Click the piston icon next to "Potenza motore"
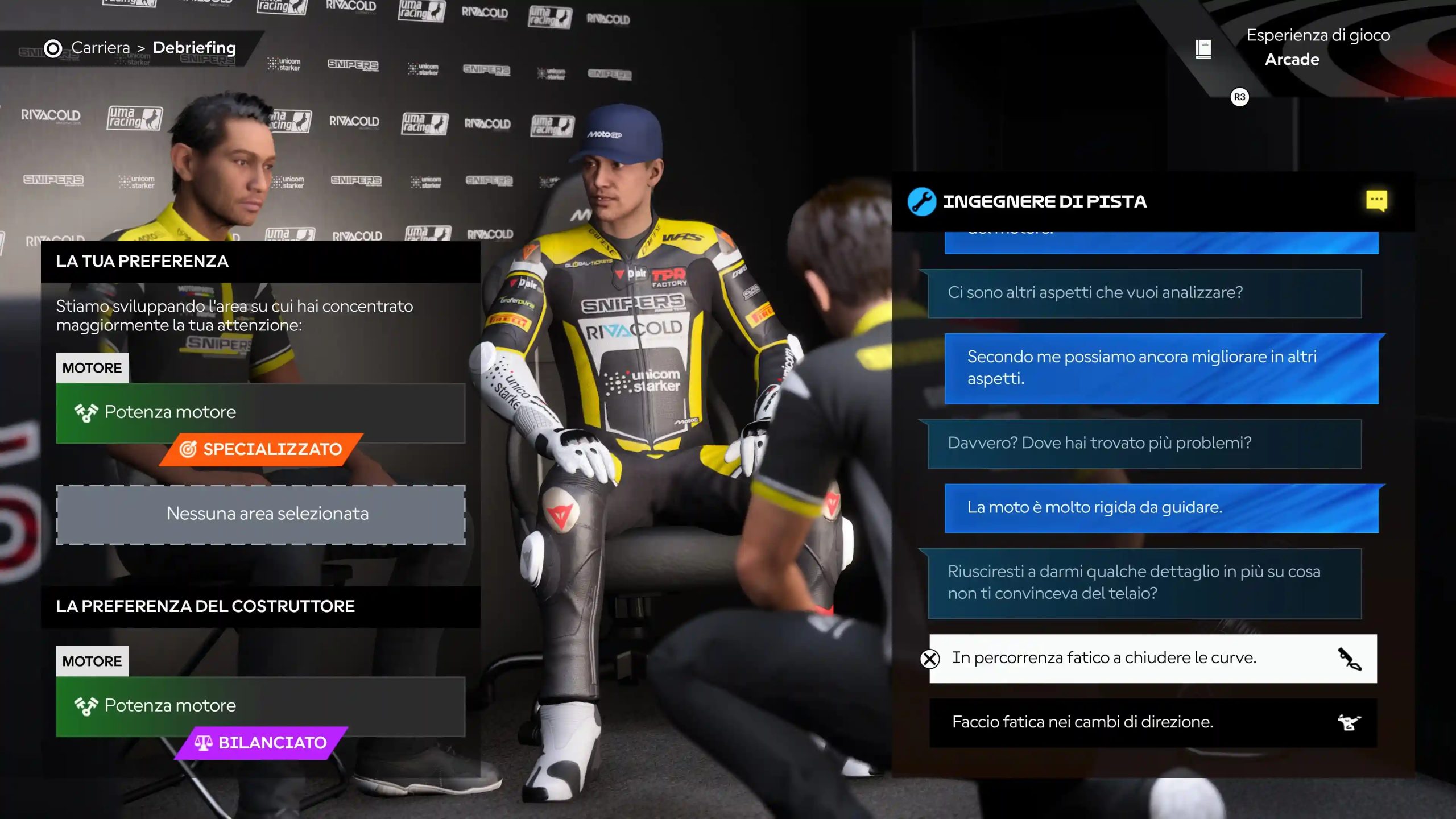Image resolution: width=1456 pixels, height=819 pixels. tap(85, 412)
